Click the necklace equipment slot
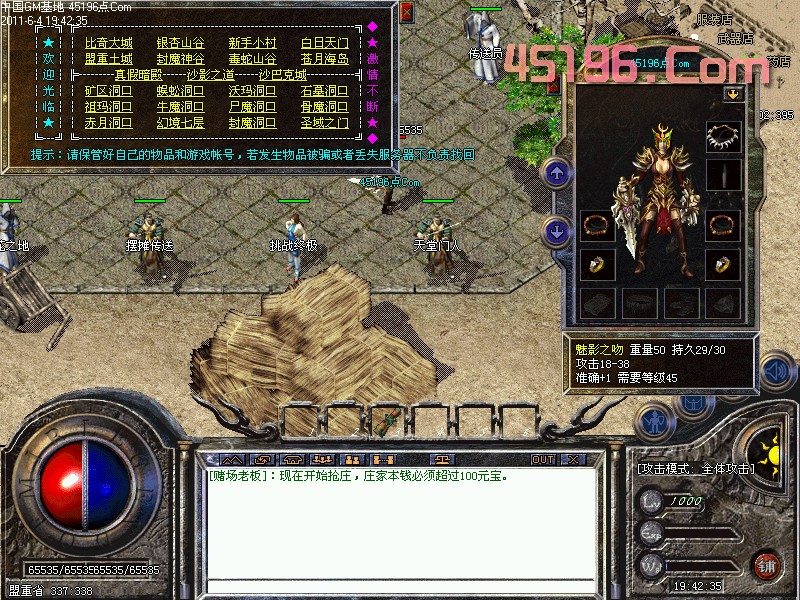Image resolution: width=800 pixels, height=600 pixels. tap(722, 136)
